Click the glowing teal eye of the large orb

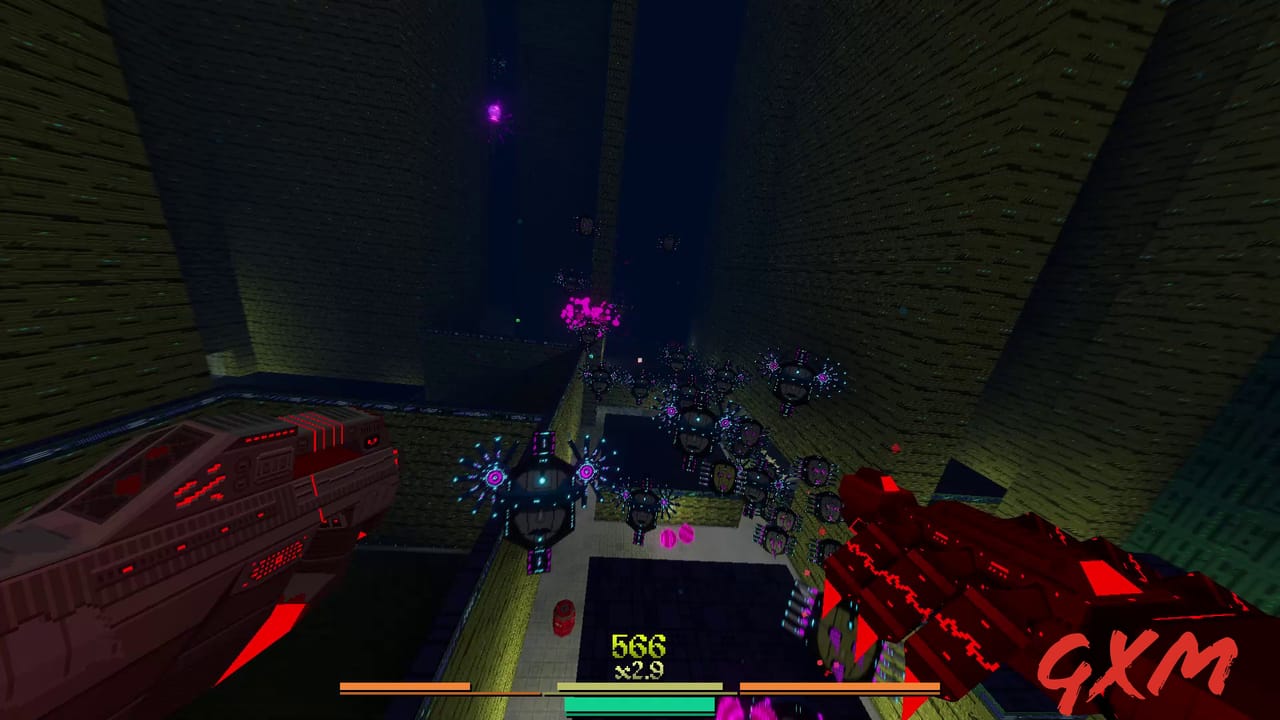543,479
